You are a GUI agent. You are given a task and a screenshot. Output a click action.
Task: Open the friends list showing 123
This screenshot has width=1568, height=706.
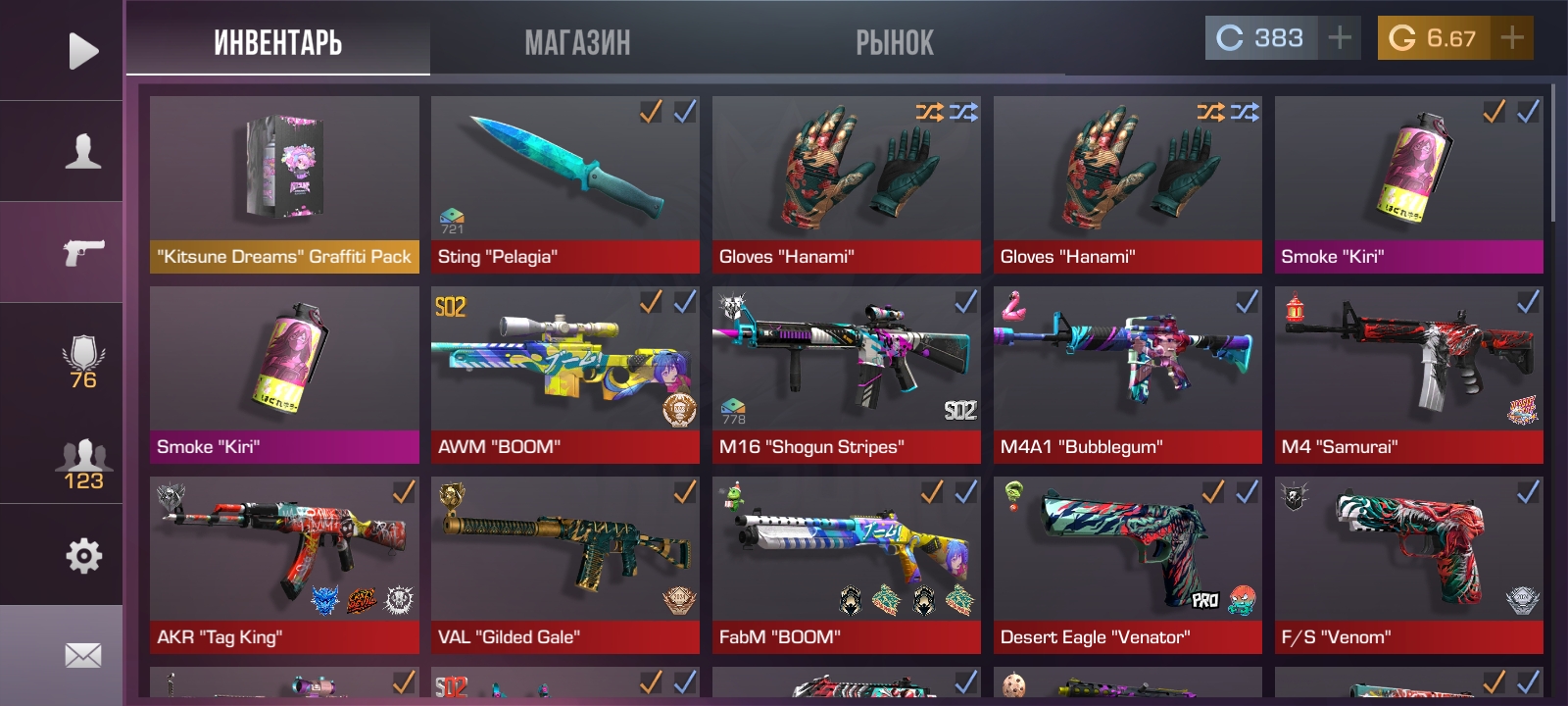tap(82, 464)
